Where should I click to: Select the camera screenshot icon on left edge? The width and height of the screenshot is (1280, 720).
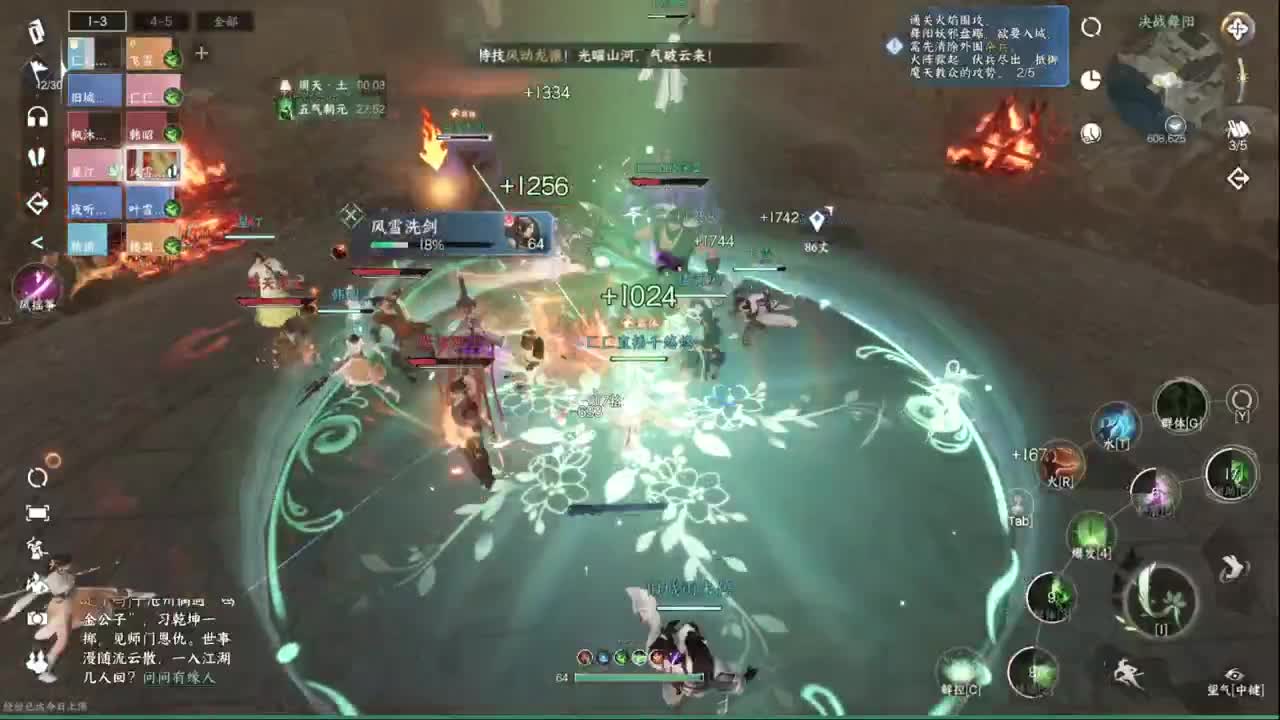coord(35,620)
